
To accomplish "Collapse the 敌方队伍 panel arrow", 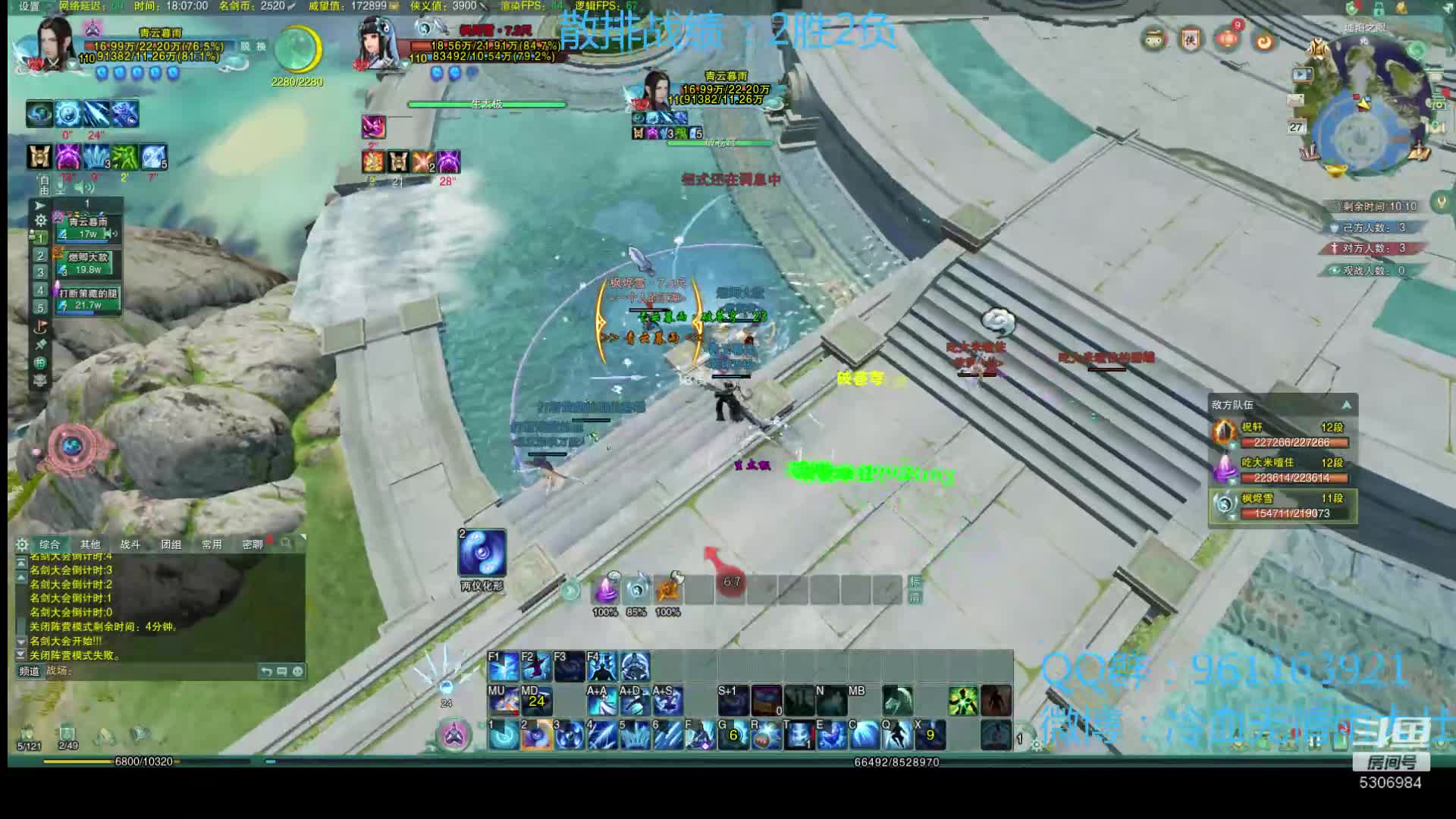I will pos(1346,405).
